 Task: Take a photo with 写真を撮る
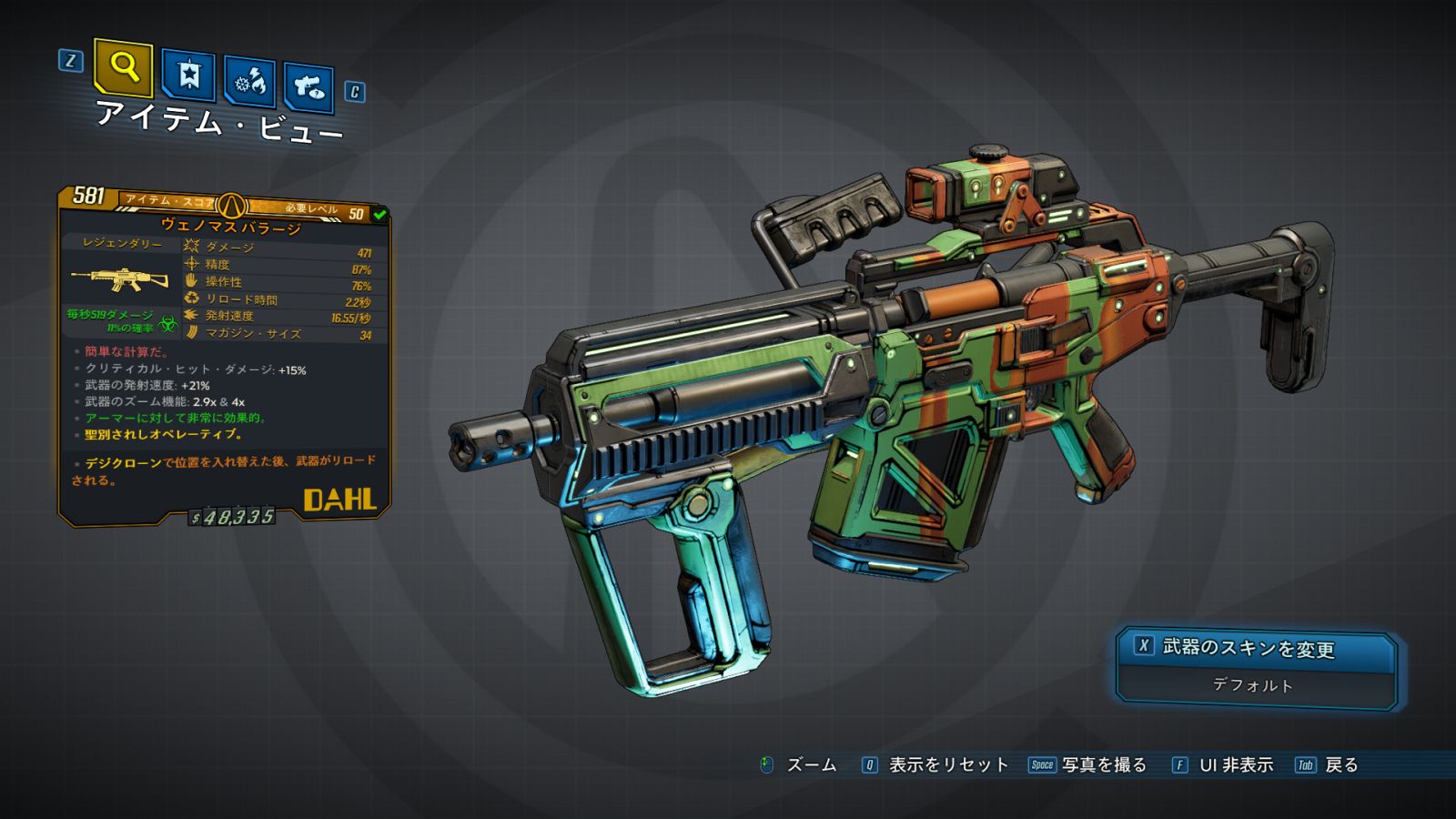pos(1103,765)
